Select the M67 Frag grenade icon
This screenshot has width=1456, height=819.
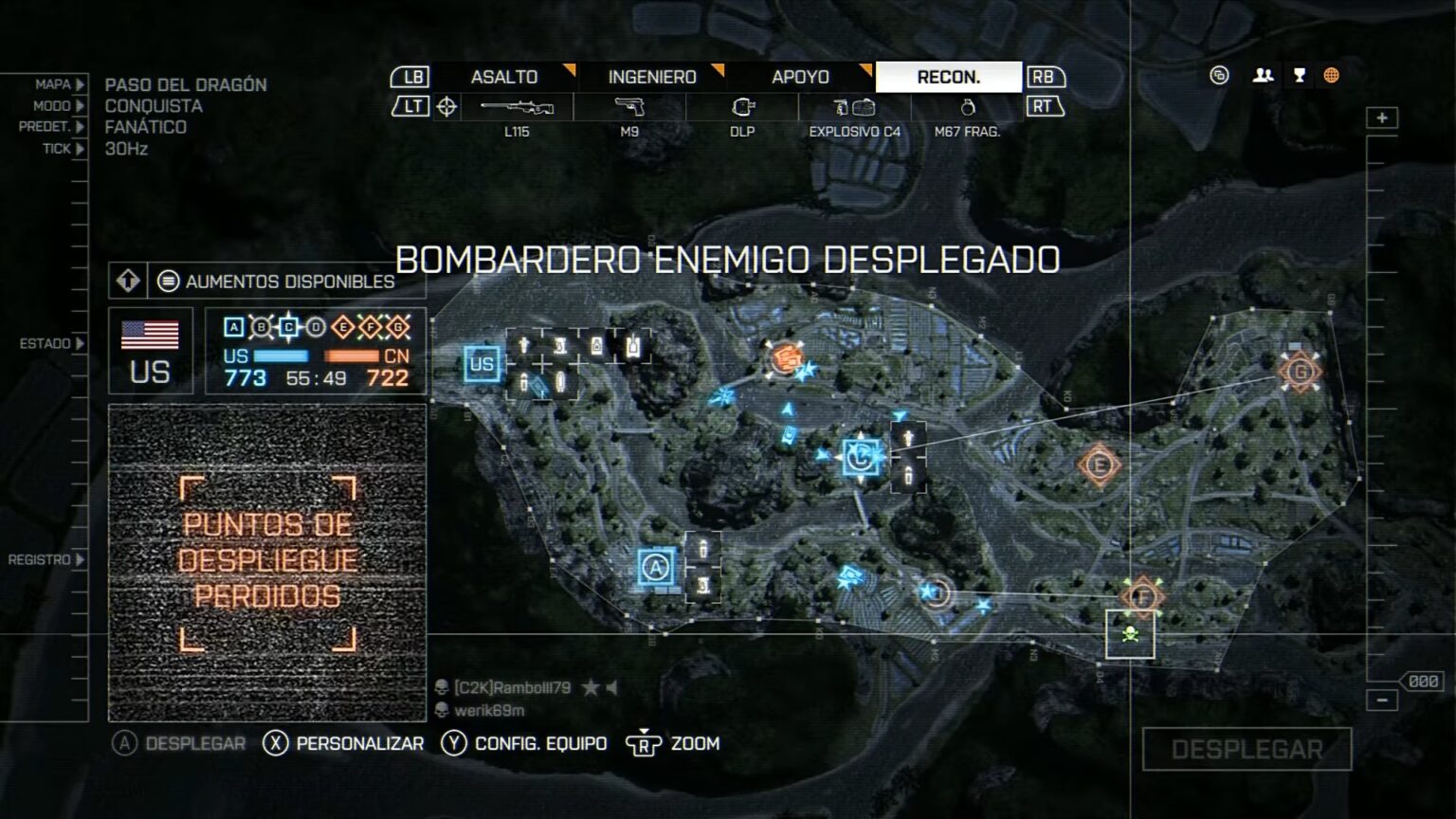pos(967,107)
